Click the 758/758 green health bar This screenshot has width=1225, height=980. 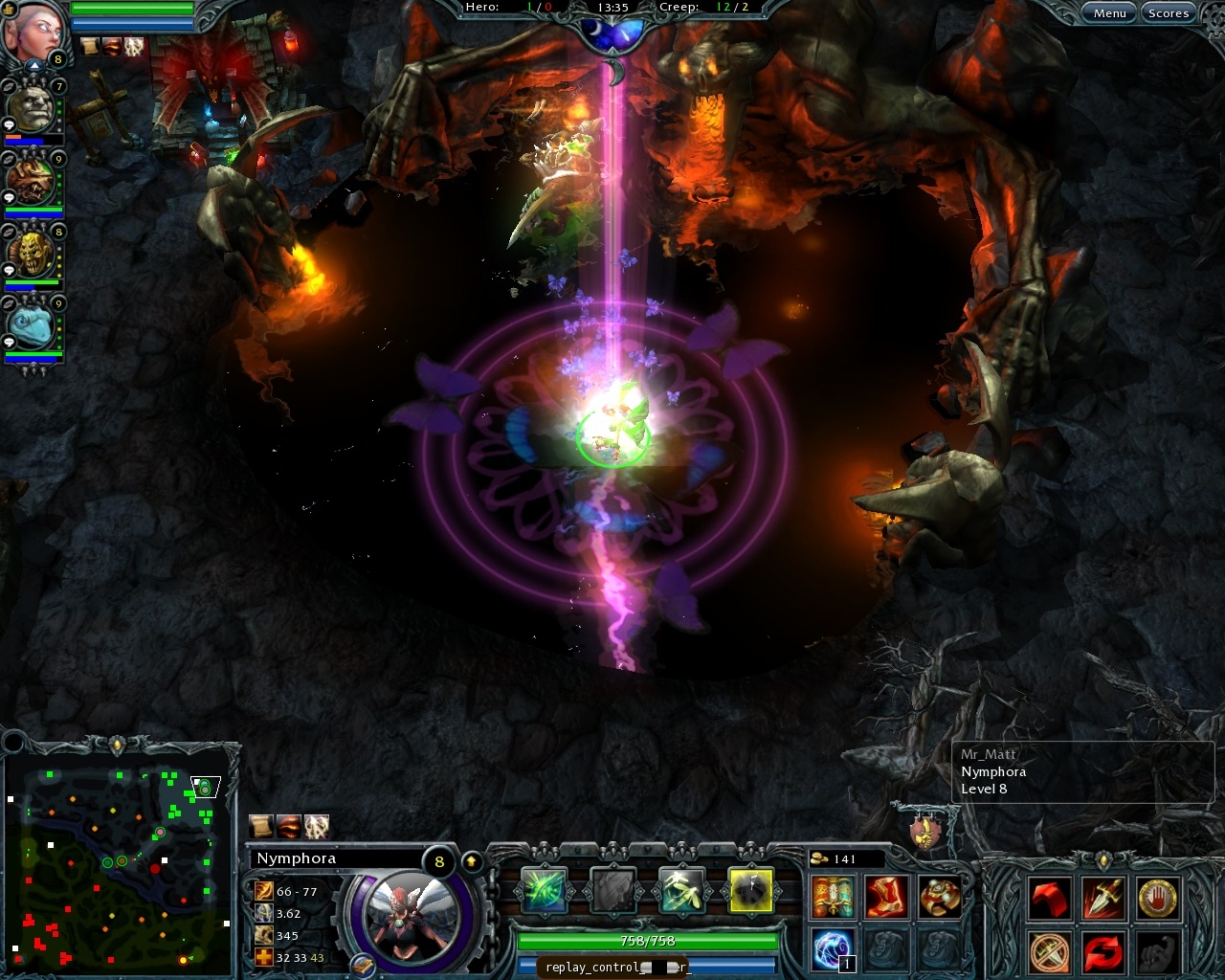pos(647,941)
